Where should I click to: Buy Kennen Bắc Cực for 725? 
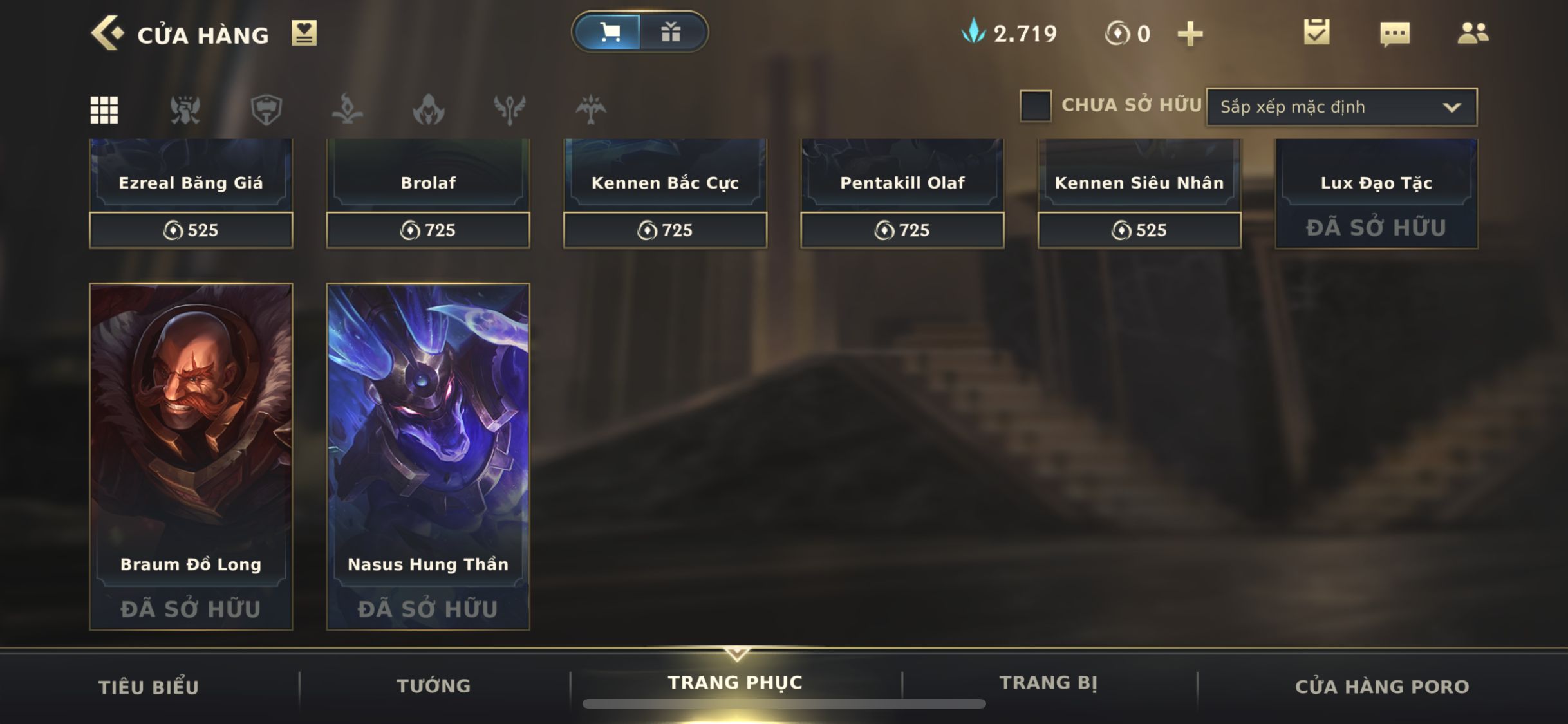(x=665, y=230)
